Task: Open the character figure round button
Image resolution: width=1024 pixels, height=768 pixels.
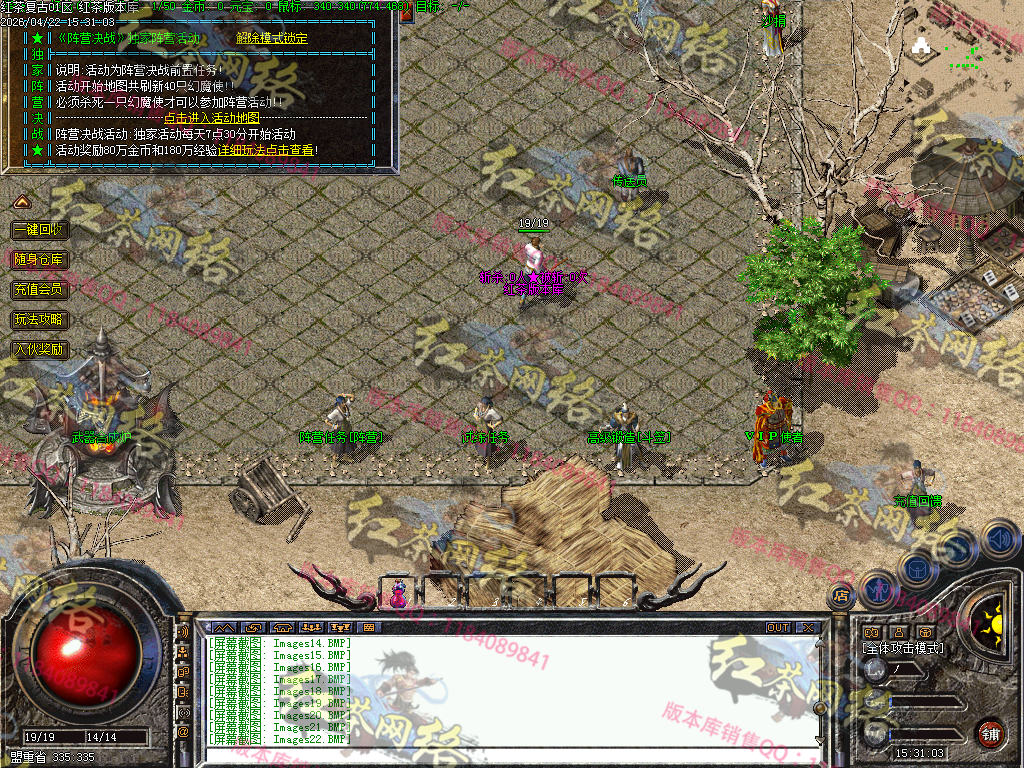Action: (x=877, y=587)
